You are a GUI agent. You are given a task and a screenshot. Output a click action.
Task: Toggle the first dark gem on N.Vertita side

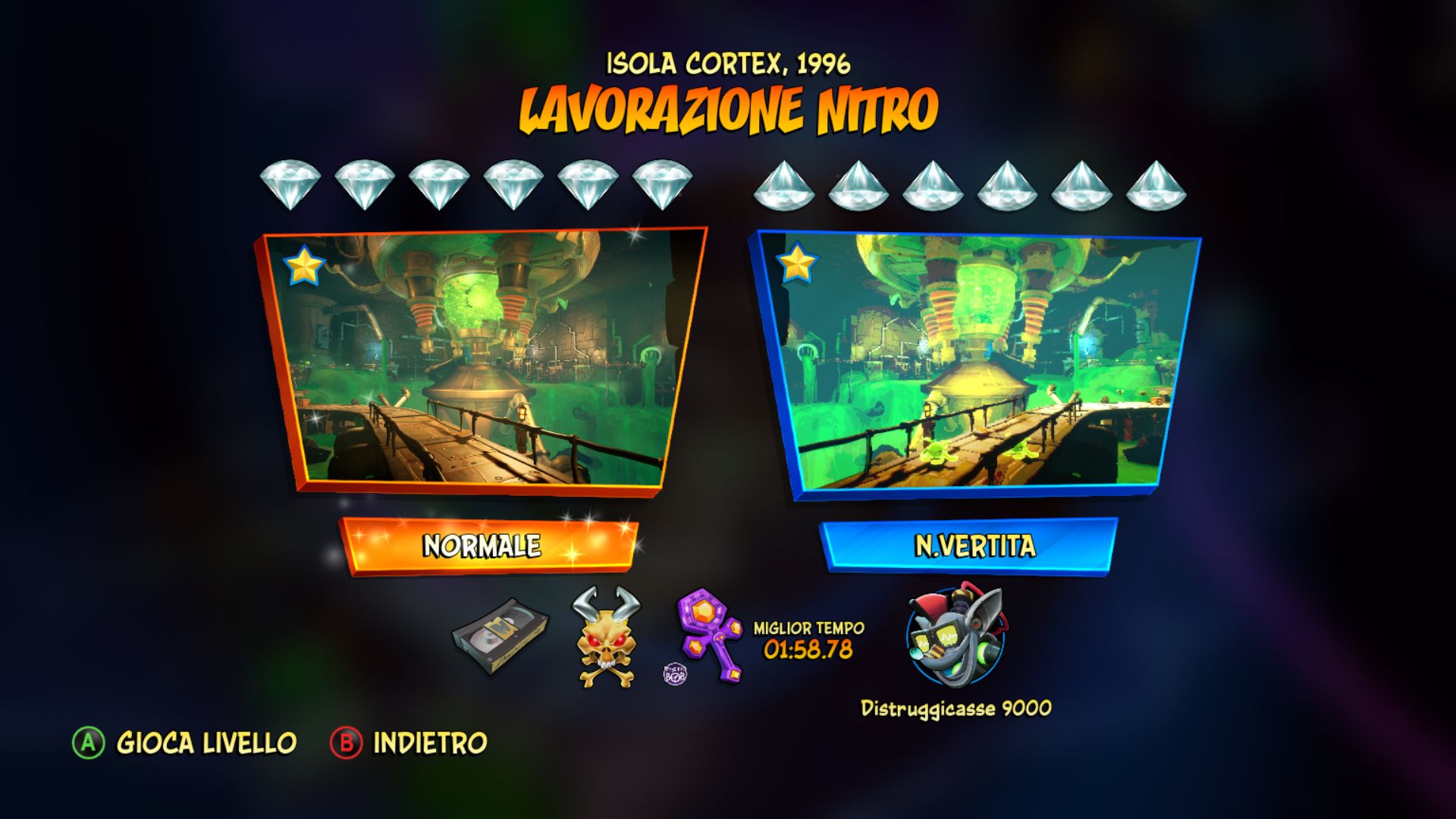[x=786, y=186]
